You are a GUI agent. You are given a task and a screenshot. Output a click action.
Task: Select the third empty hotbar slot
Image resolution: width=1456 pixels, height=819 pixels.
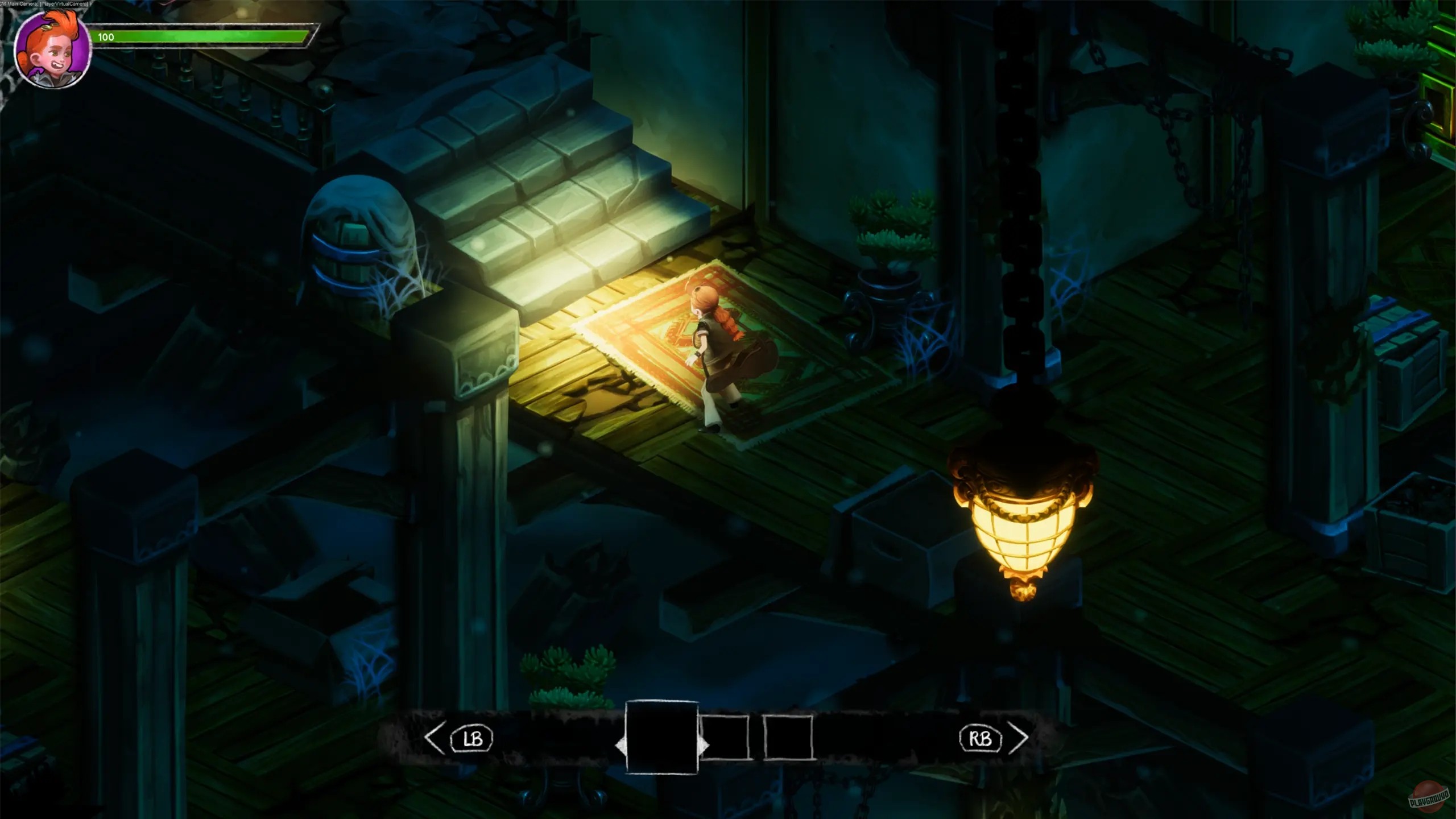788,738
